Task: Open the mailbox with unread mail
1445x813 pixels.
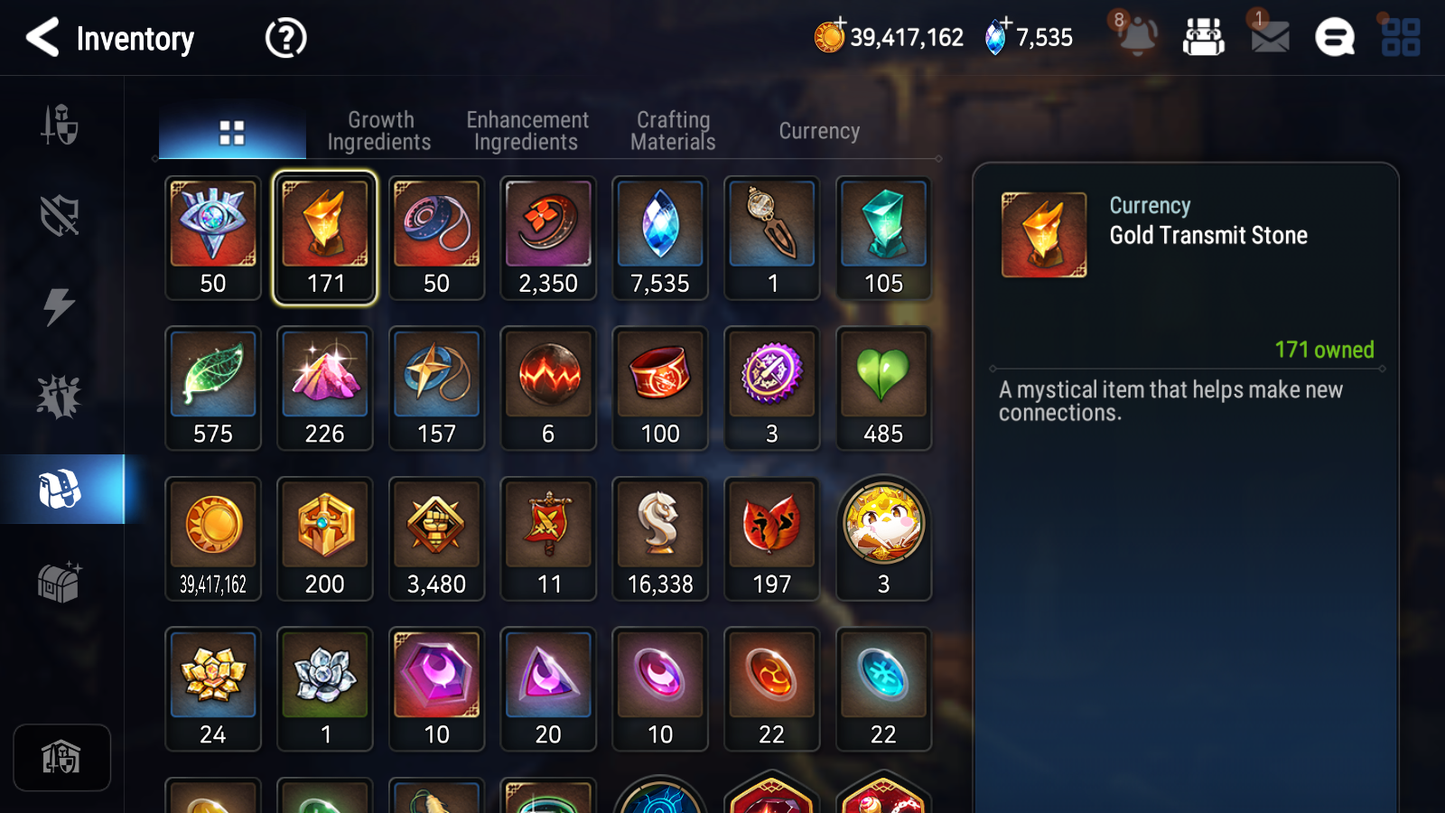Action: point(1268,37)
